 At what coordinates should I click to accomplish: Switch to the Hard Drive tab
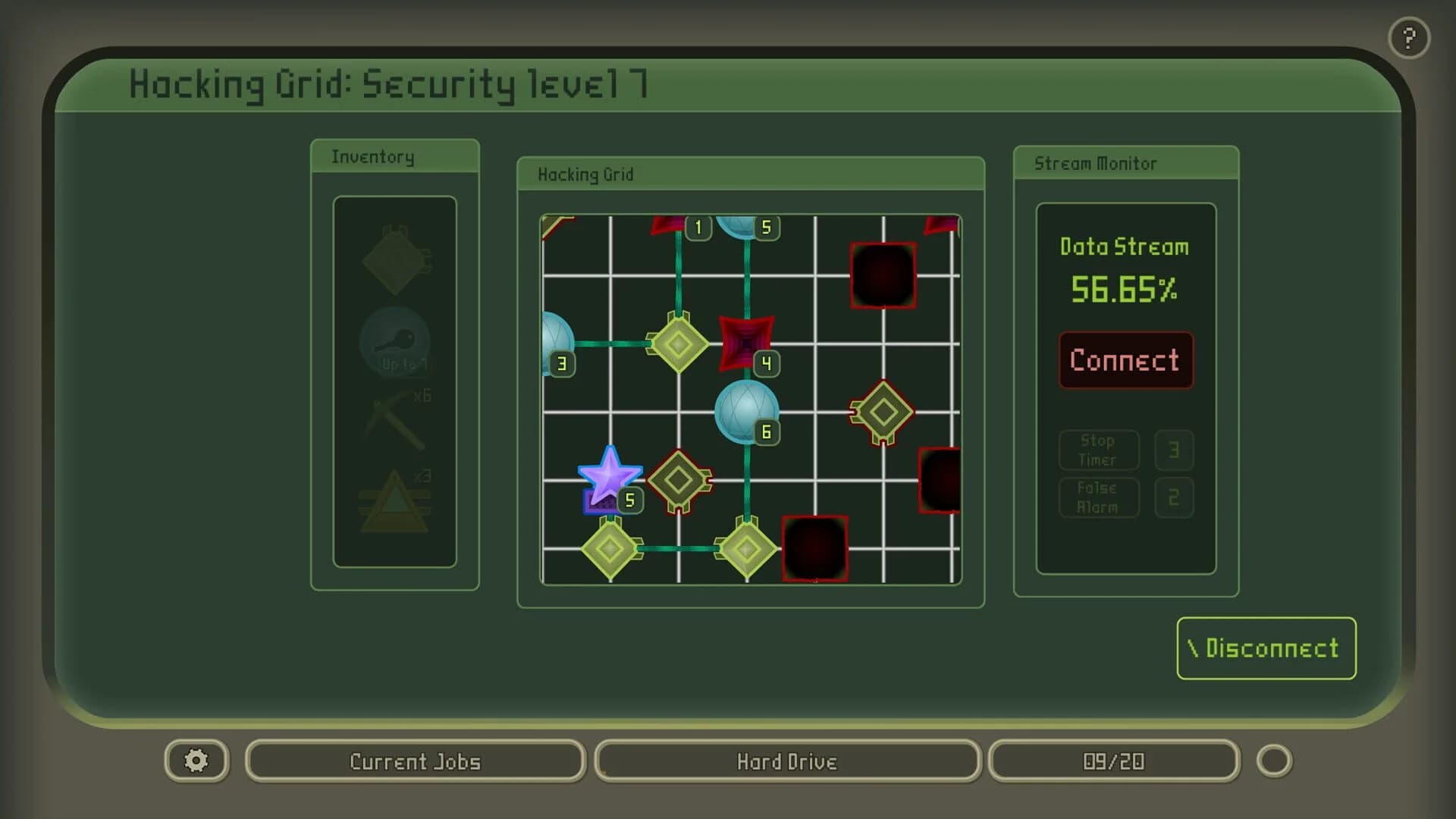[787, 761]
